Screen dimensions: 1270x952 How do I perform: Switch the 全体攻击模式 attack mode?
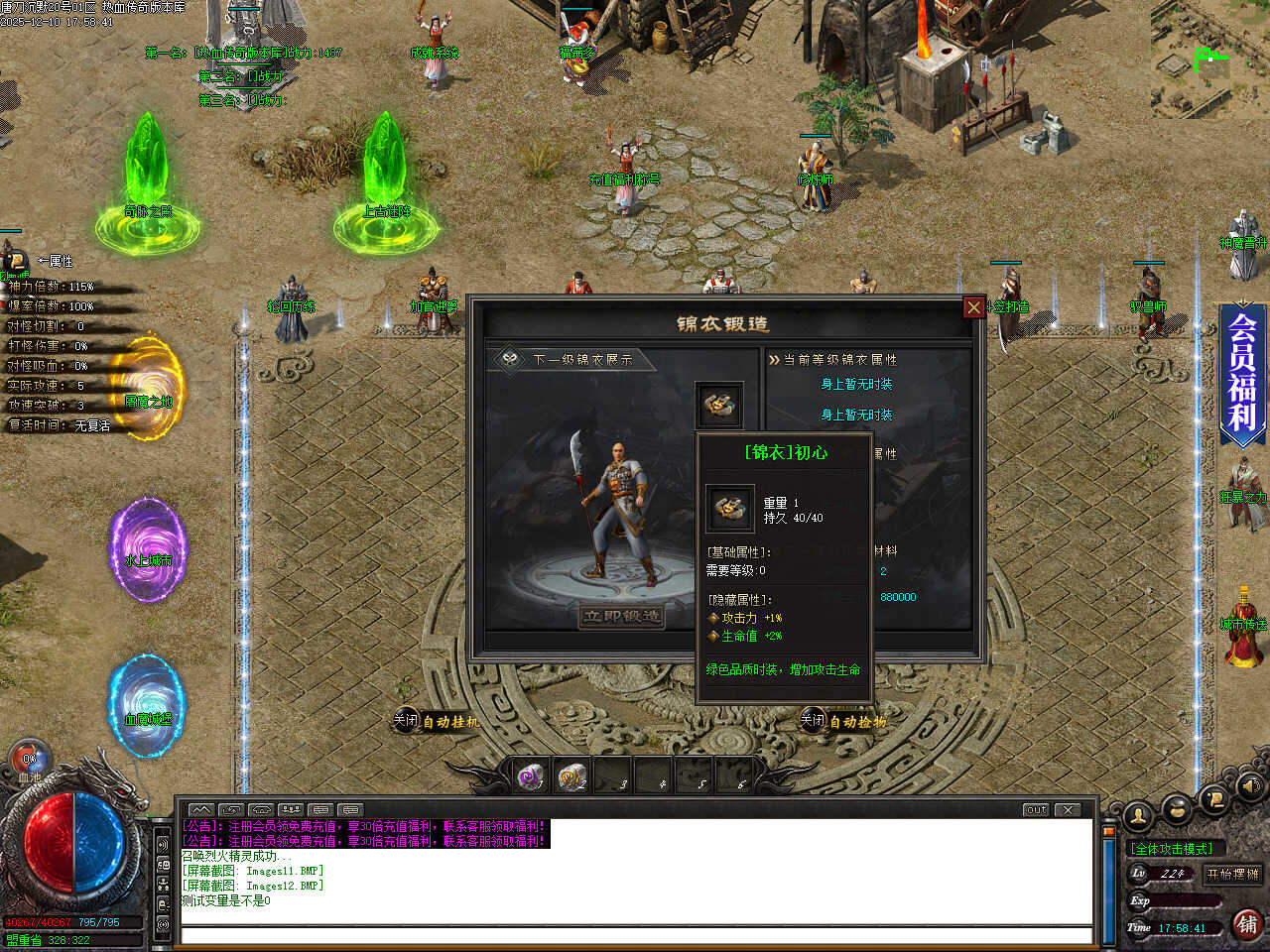tap(1173, 849)
